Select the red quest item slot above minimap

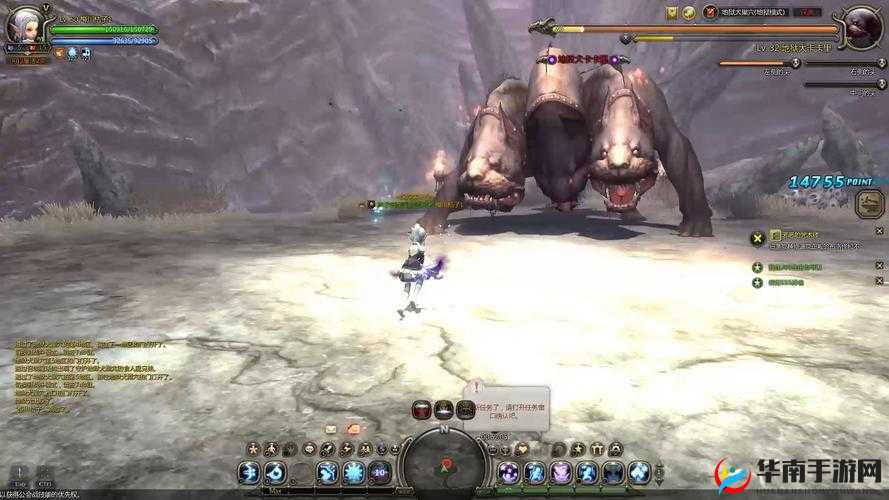pyautogui.click(x=422, y=409)
